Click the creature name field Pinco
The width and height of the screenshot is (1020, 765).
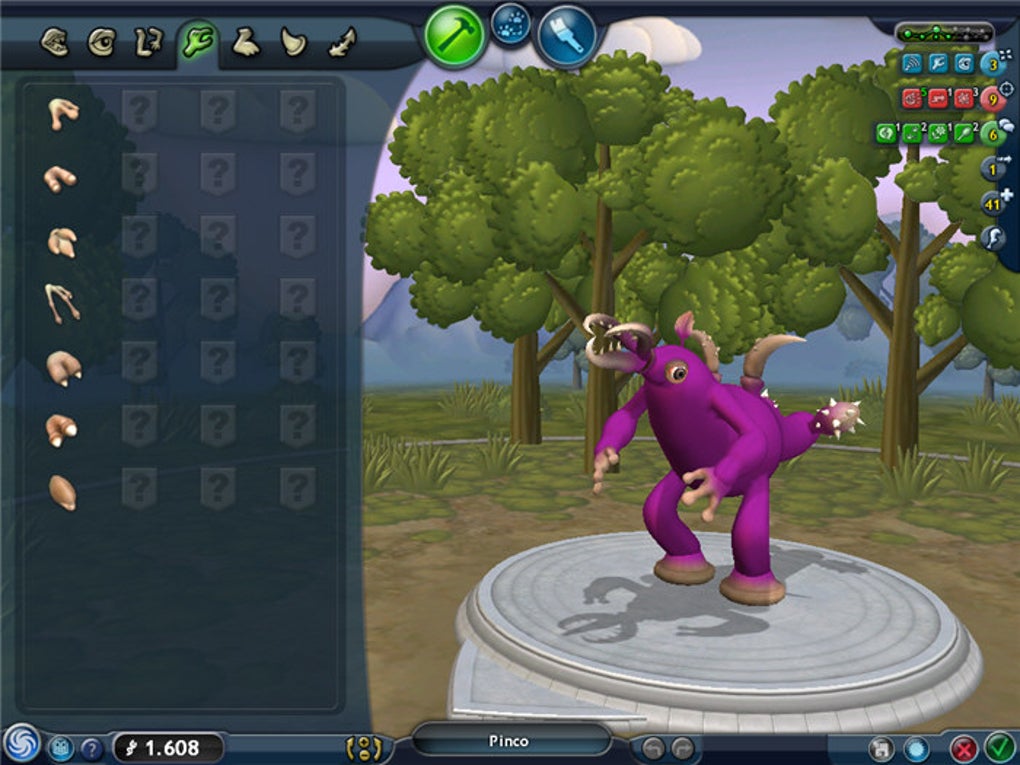tap(510, 741)
